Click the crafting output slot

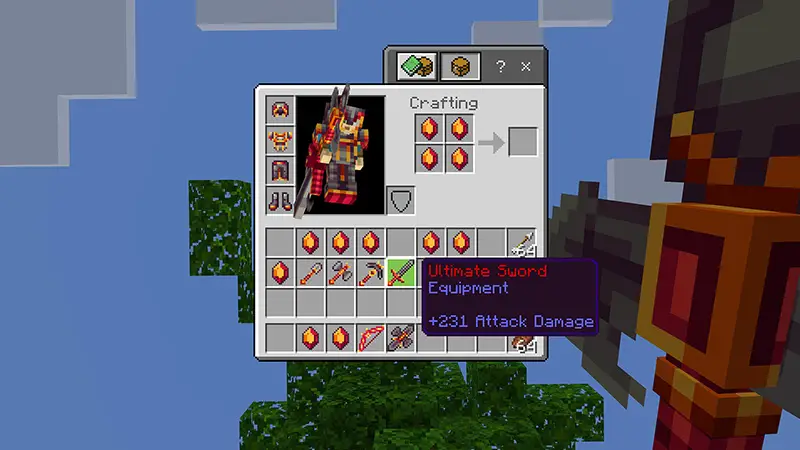coord(523,142)
